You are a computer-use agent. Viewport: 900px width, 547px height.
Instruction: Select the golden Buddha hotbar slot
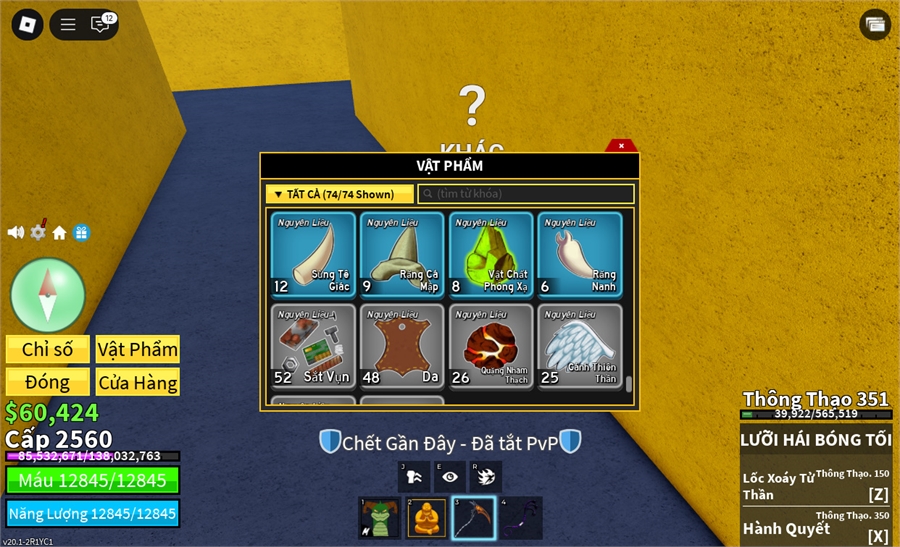click(427, 518)
